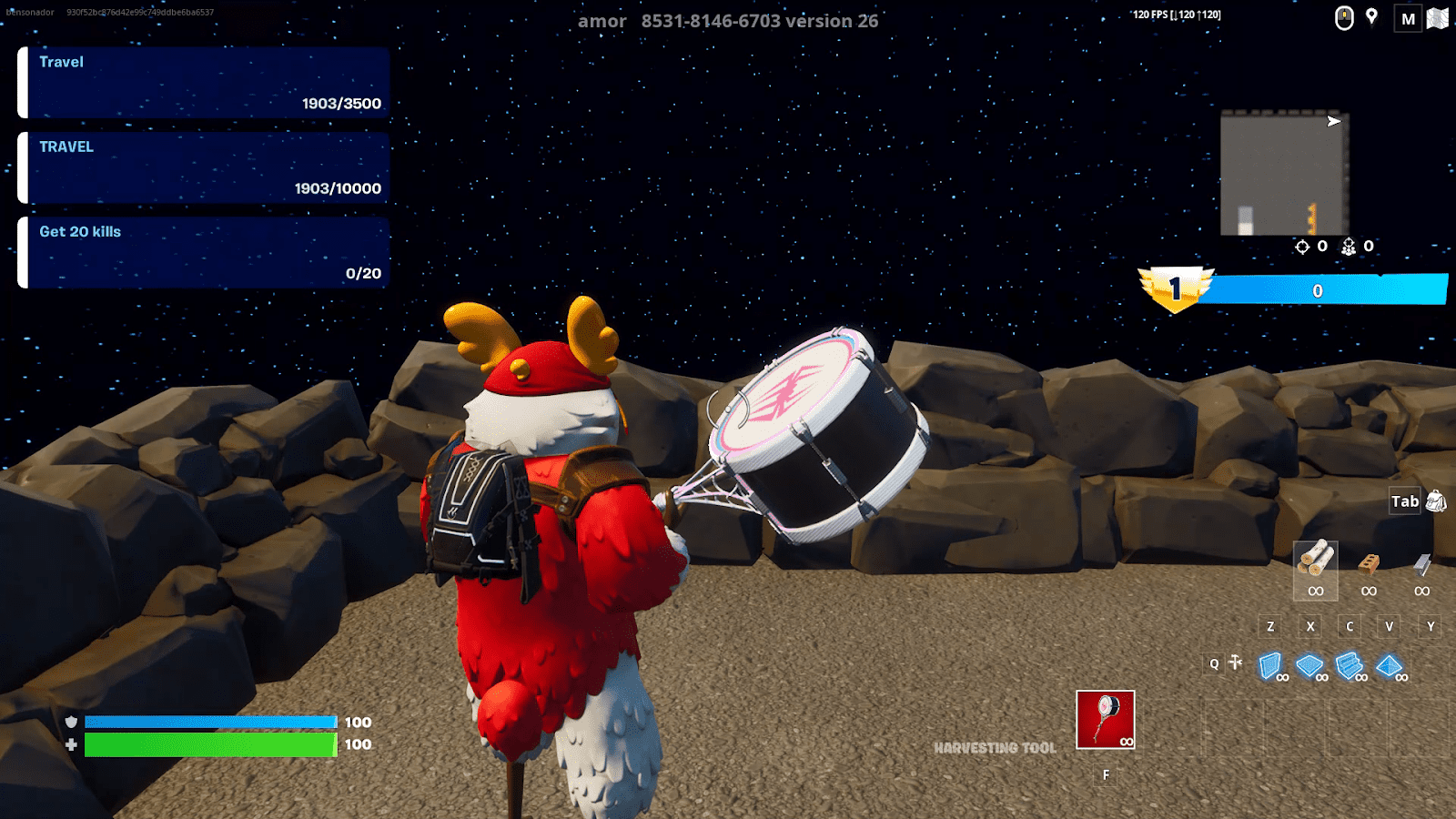Viewport: 1456px width, 819px height.
Task: Select the stairs building piece
Action: tap(1349, 666)
